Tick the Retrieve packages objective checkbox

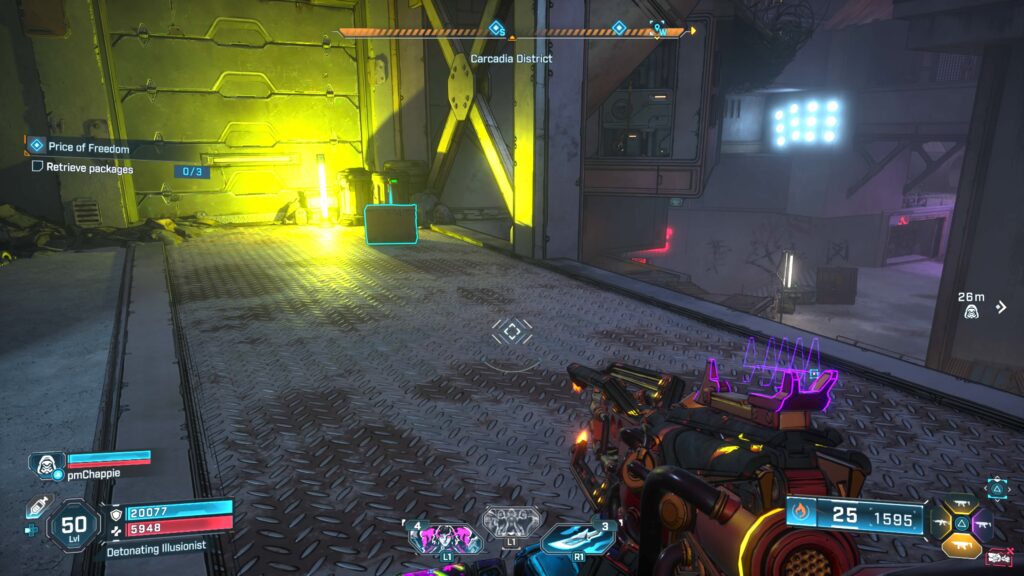[x=38, y=168]
